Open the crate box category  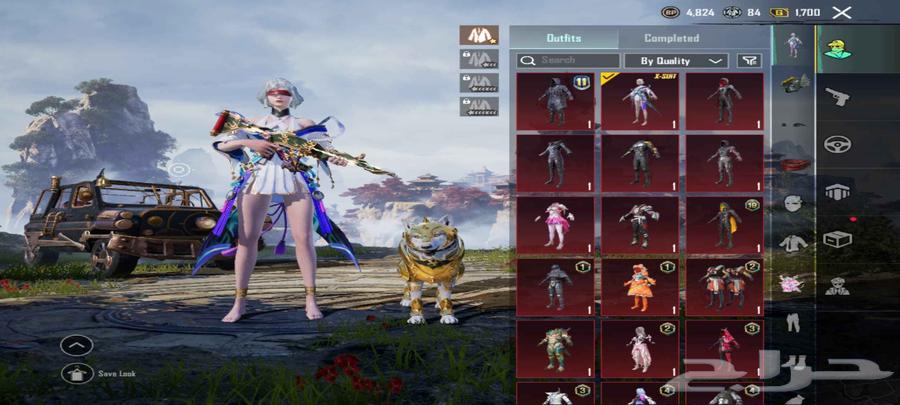(x=837, y=239)
